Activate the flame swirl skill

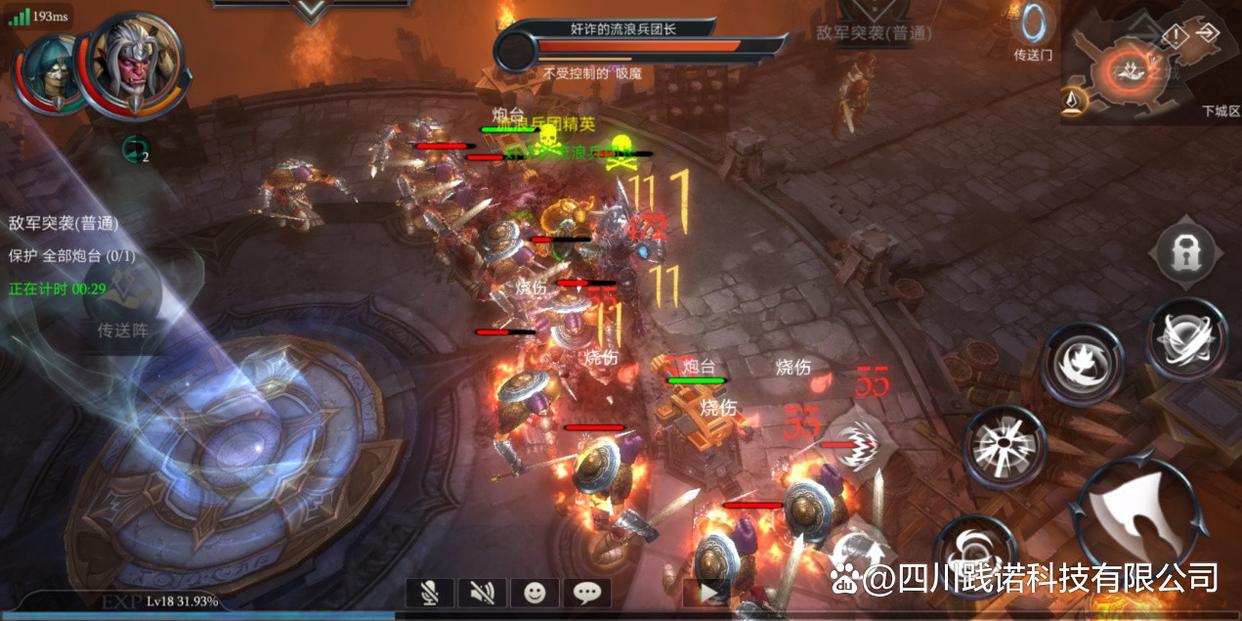click(x=1081, y=364)
